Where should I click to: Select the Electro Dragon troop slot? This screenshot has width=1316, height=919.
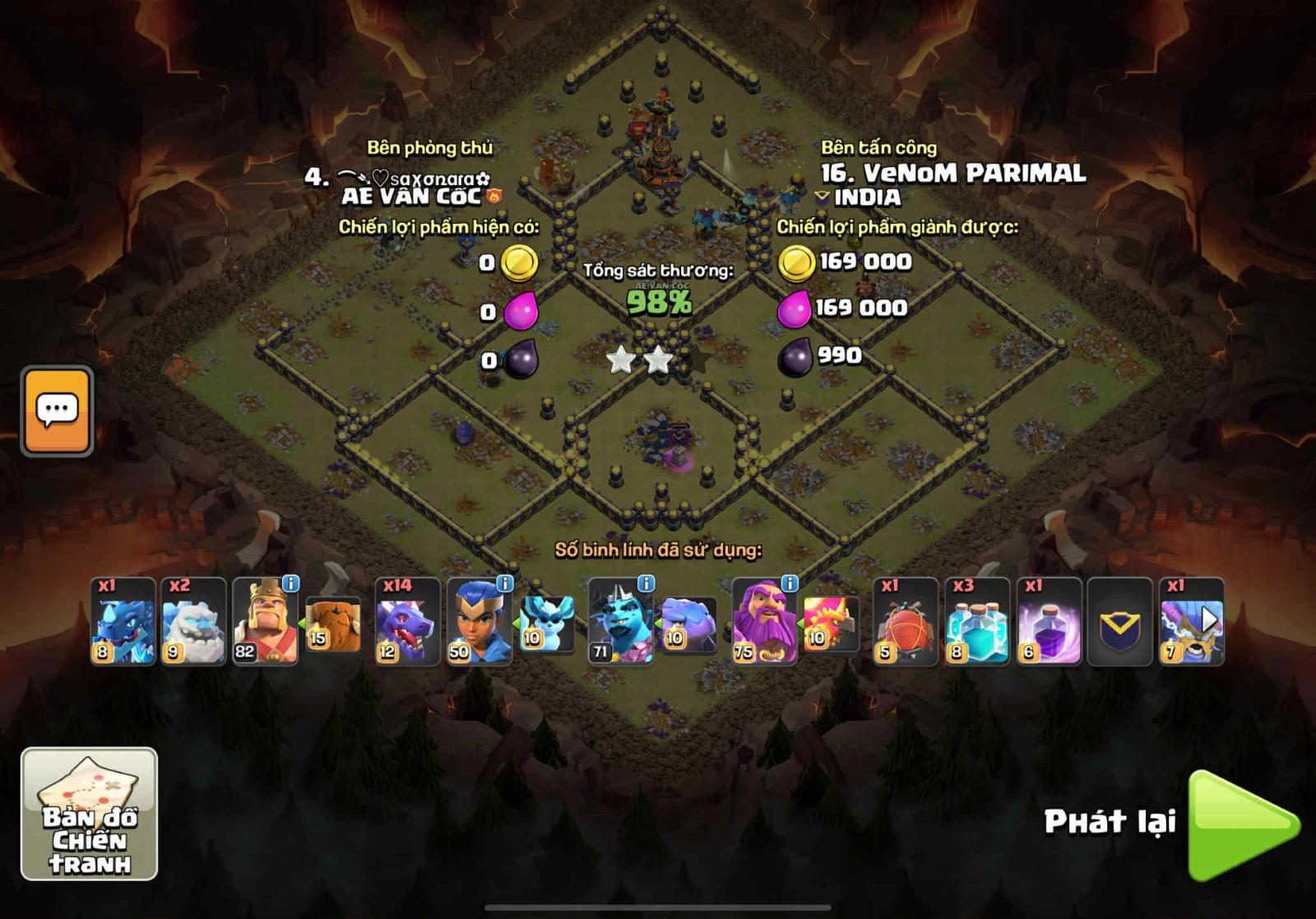click(x=123, y=622)
